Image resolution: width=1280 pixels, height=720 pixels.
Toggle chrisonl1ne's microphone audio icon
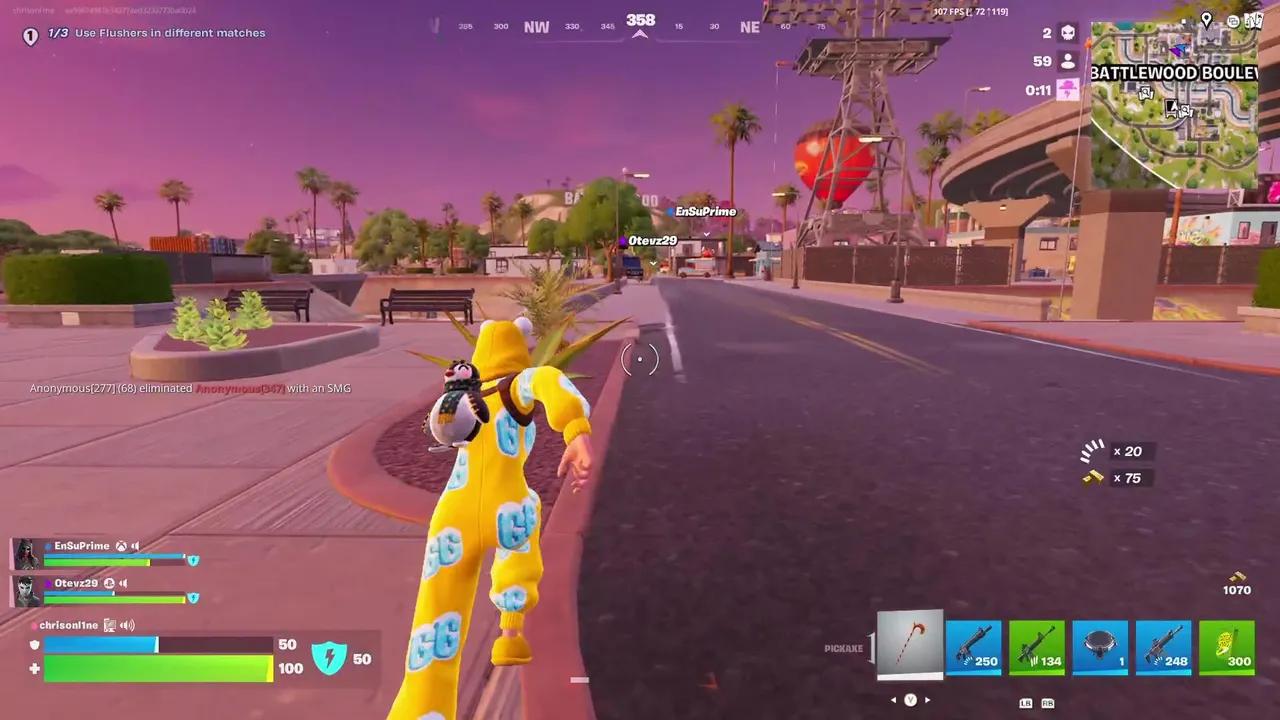point(126,625)
